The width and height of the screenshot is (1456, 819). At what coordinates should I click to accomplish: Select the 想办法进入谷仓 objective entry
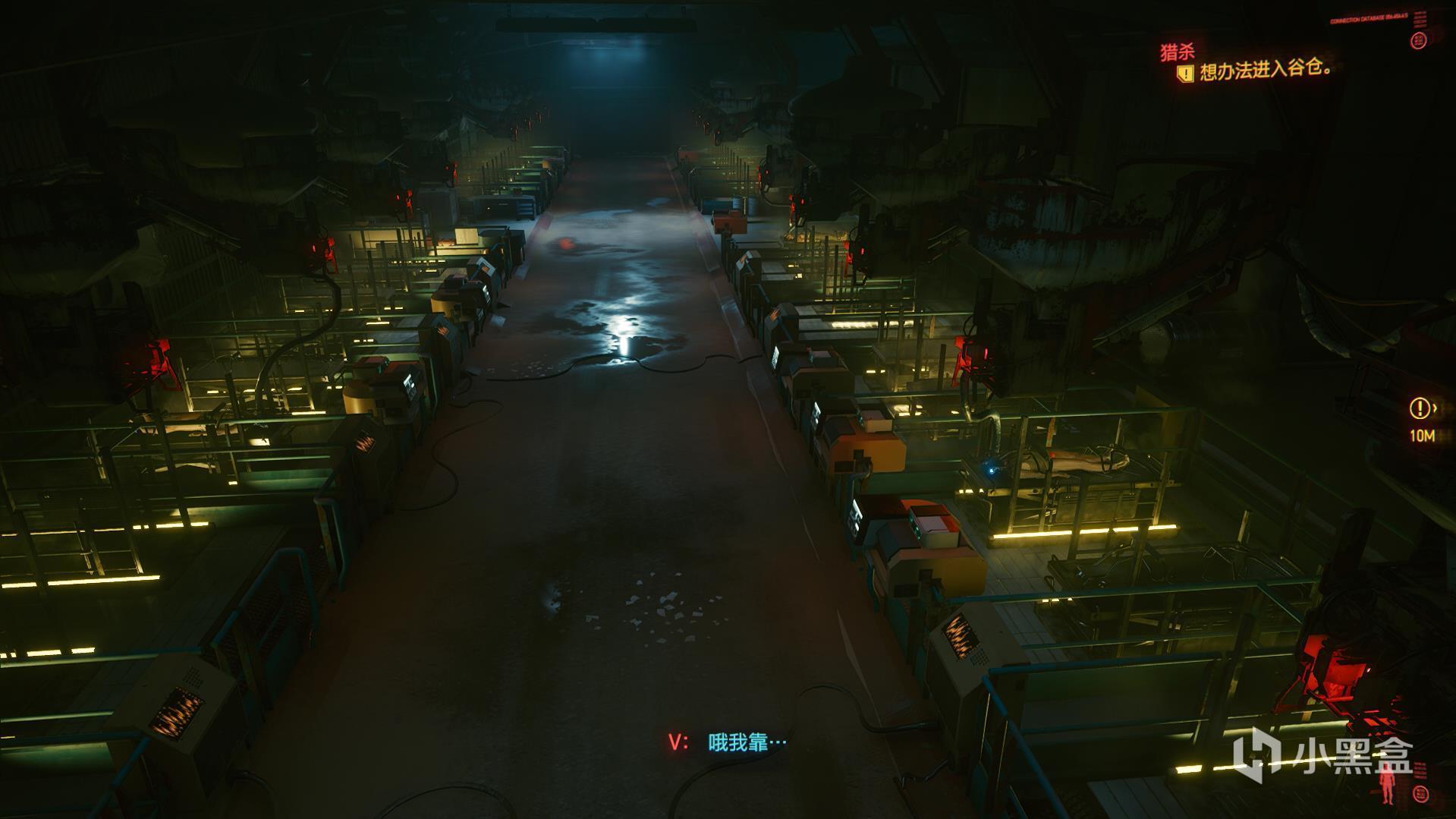click(1266, 70)
